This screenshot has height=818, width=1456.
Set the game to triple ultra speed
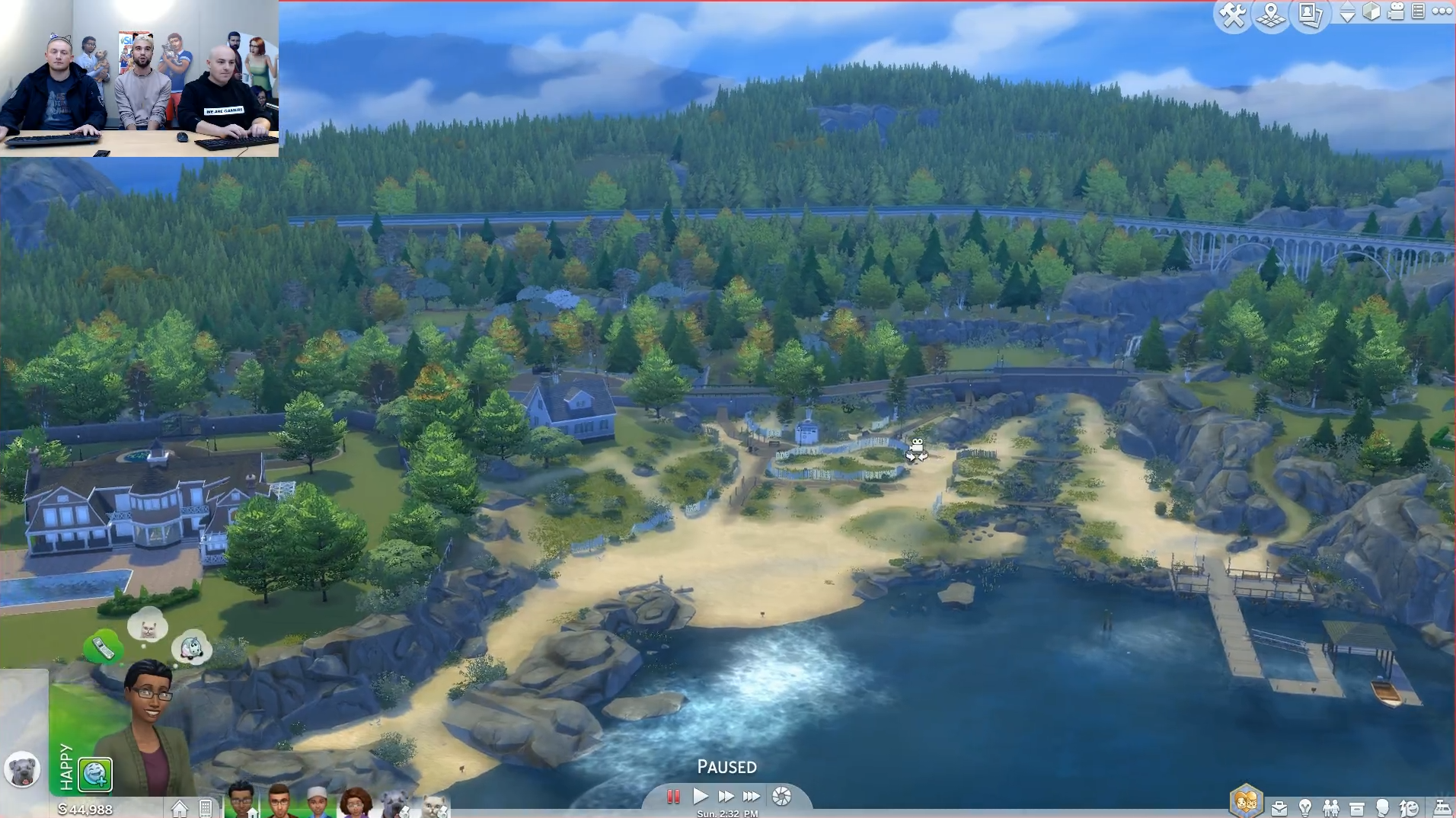(752, 797)
